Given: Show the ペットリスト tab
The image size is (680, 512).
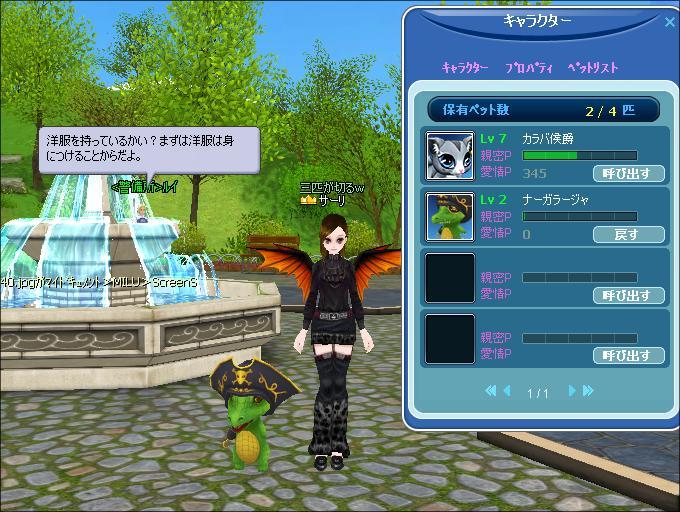Looking at the screenshot, I should (x=593, y=68).
